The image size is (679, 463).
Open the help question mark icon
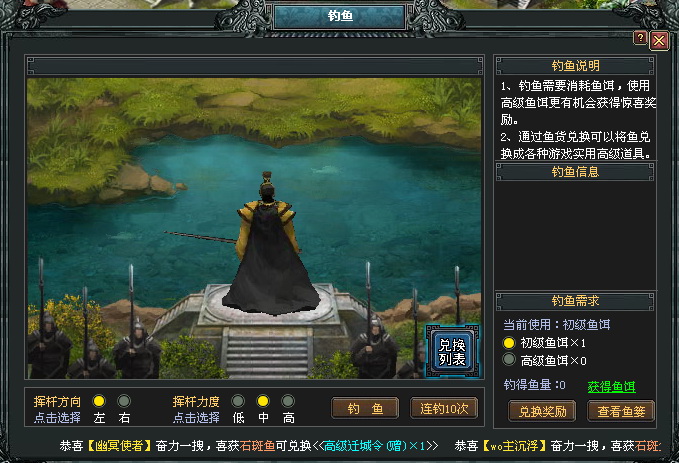[640, 37]
